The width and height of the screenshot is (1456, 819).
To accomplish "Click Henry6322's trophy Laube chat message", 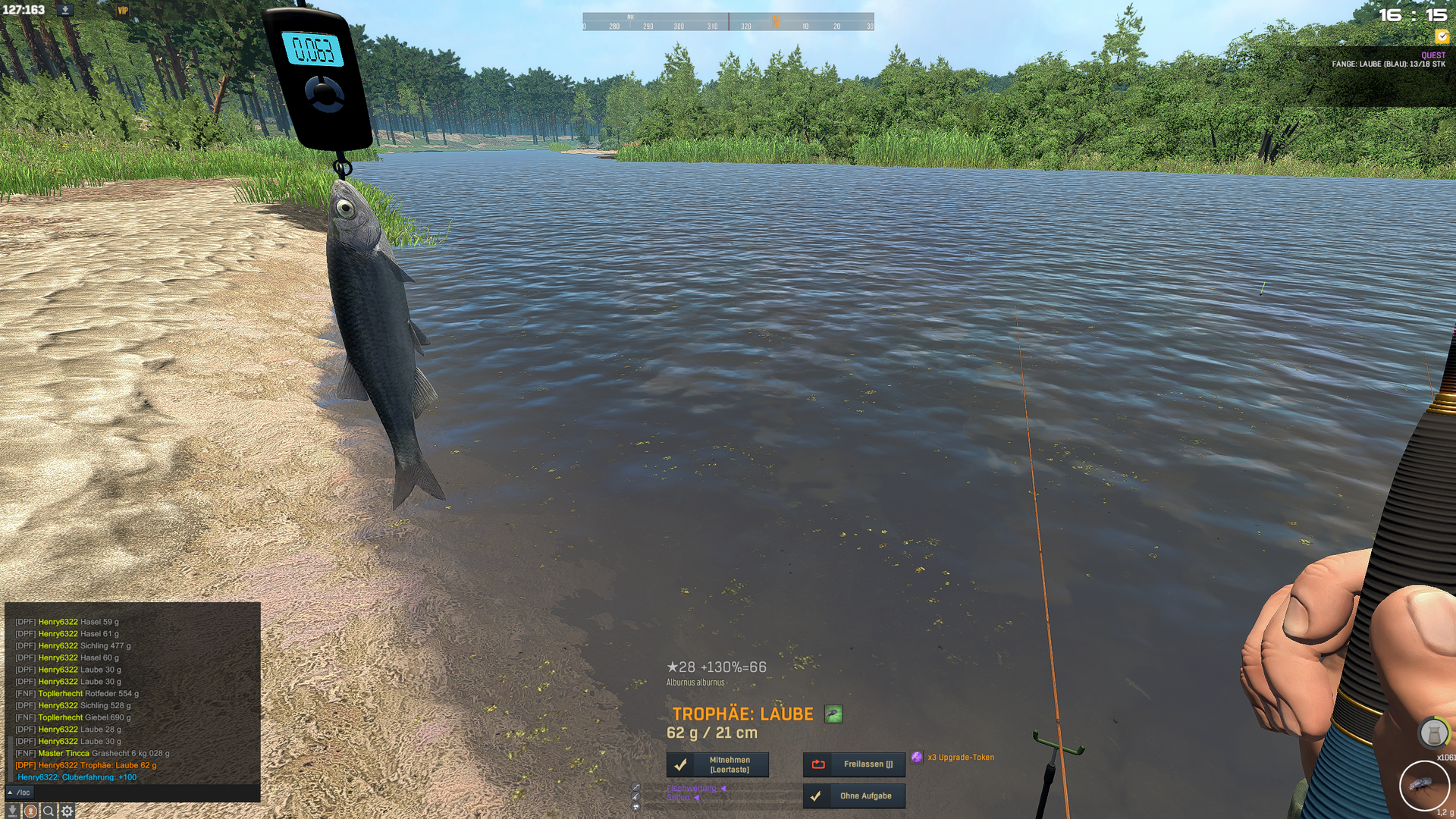I will 86,765.
